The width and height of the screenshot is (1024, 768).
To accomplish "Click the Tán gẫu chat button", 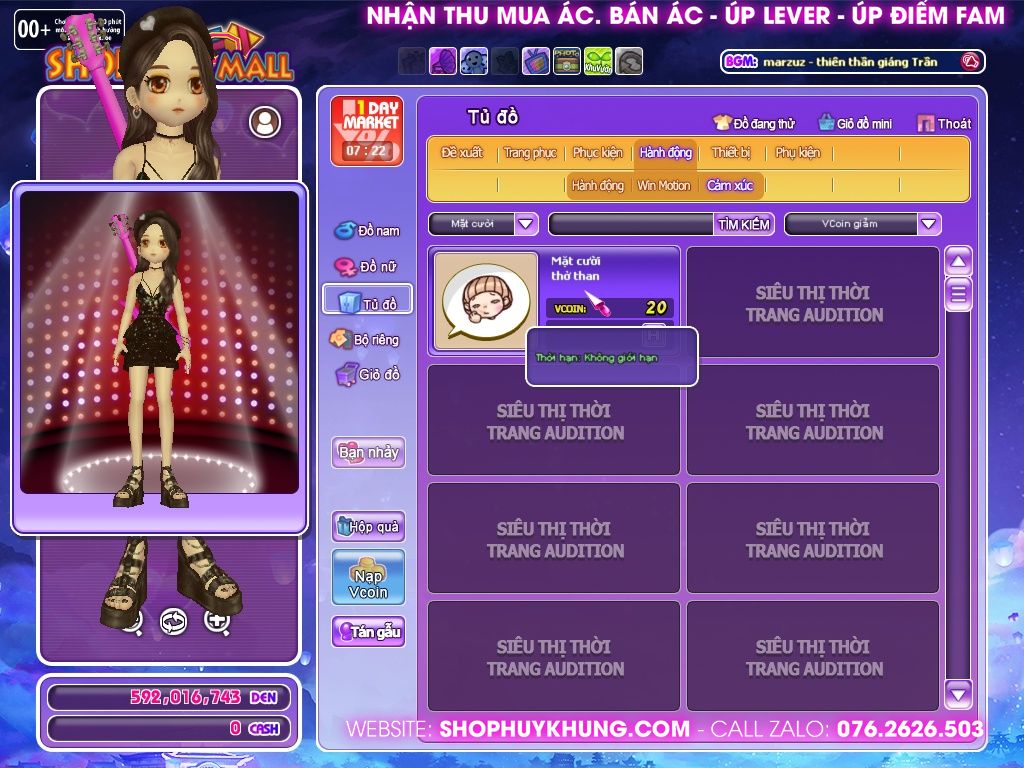I will [368, 632].
